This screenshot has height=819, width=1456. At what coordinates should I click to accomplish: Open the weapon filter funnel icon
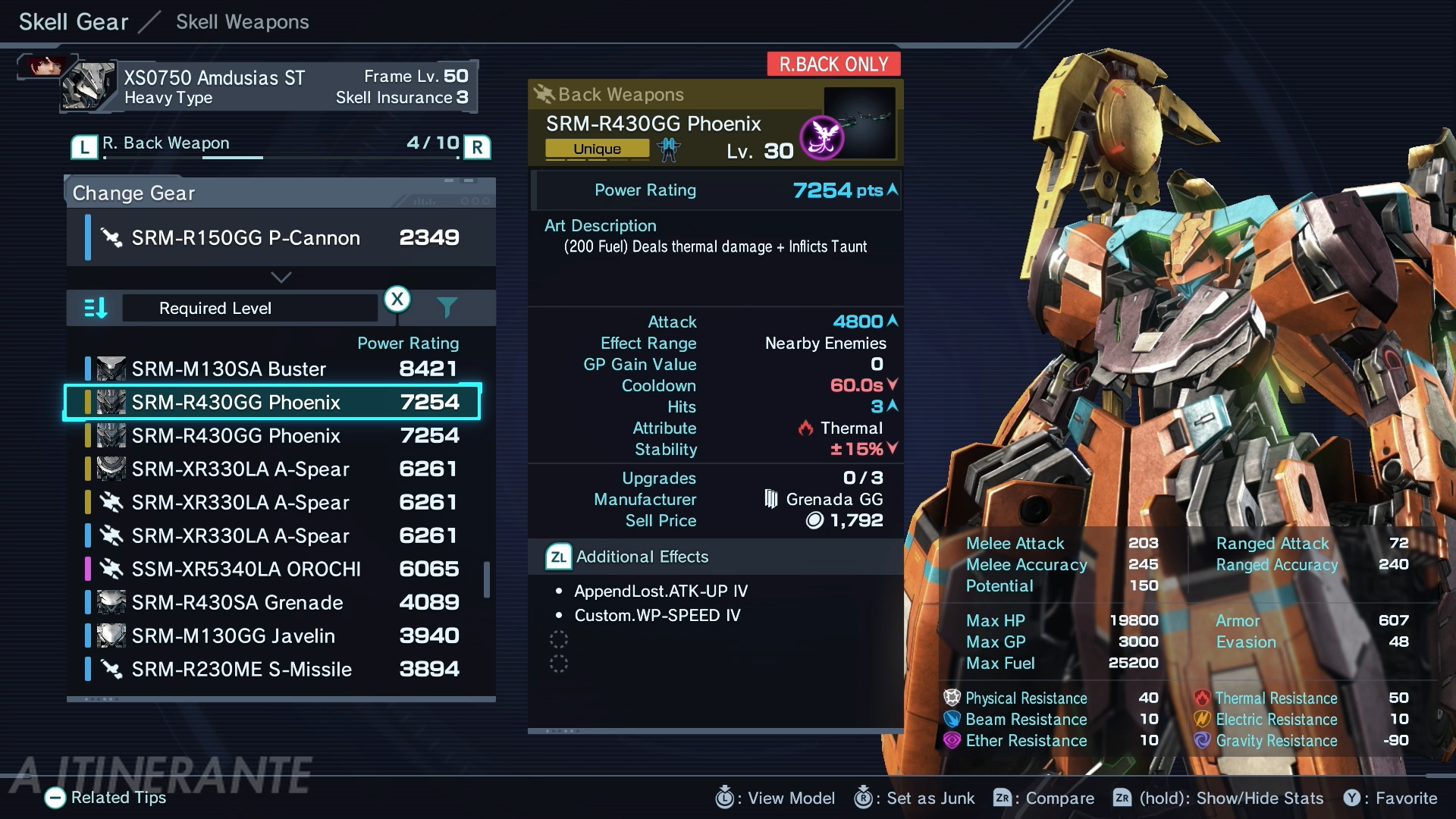[x=447, y=307]
